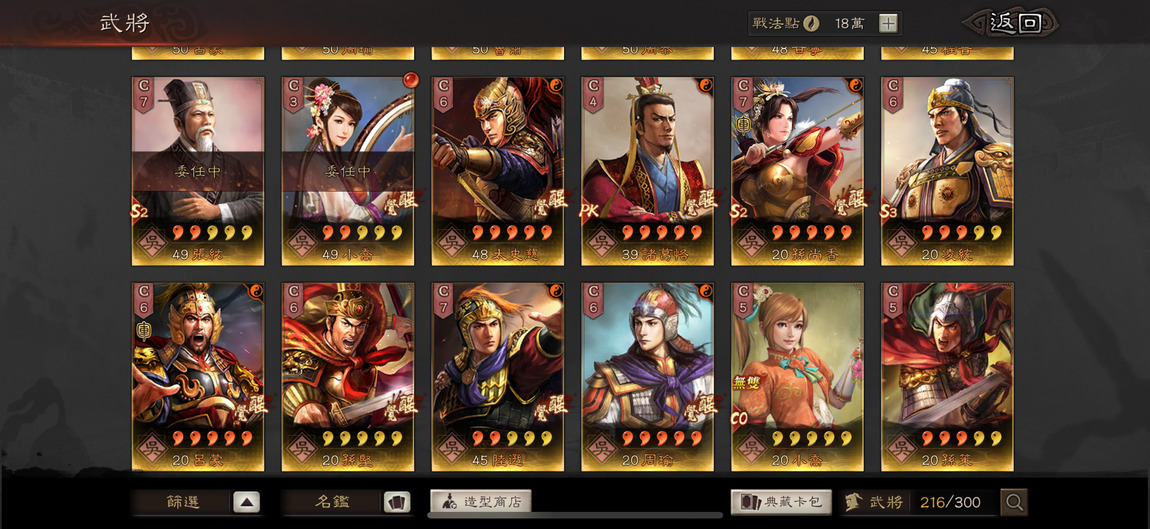This screenshot has width=1150, height=529.
Task: Add 戰法點 with the plus button
Action: (x=888, y=23)
